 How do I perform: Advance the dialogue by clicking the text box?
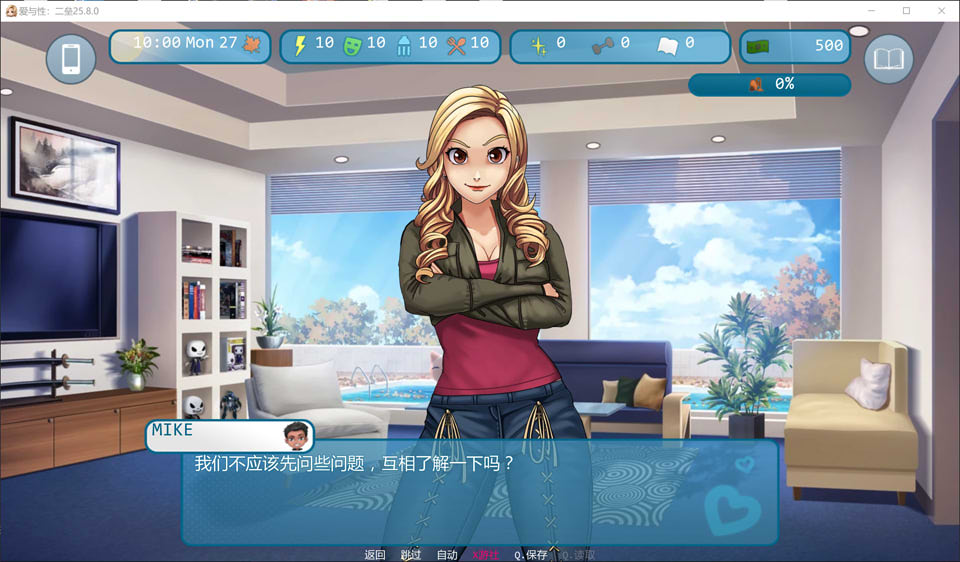pos(480,495)
